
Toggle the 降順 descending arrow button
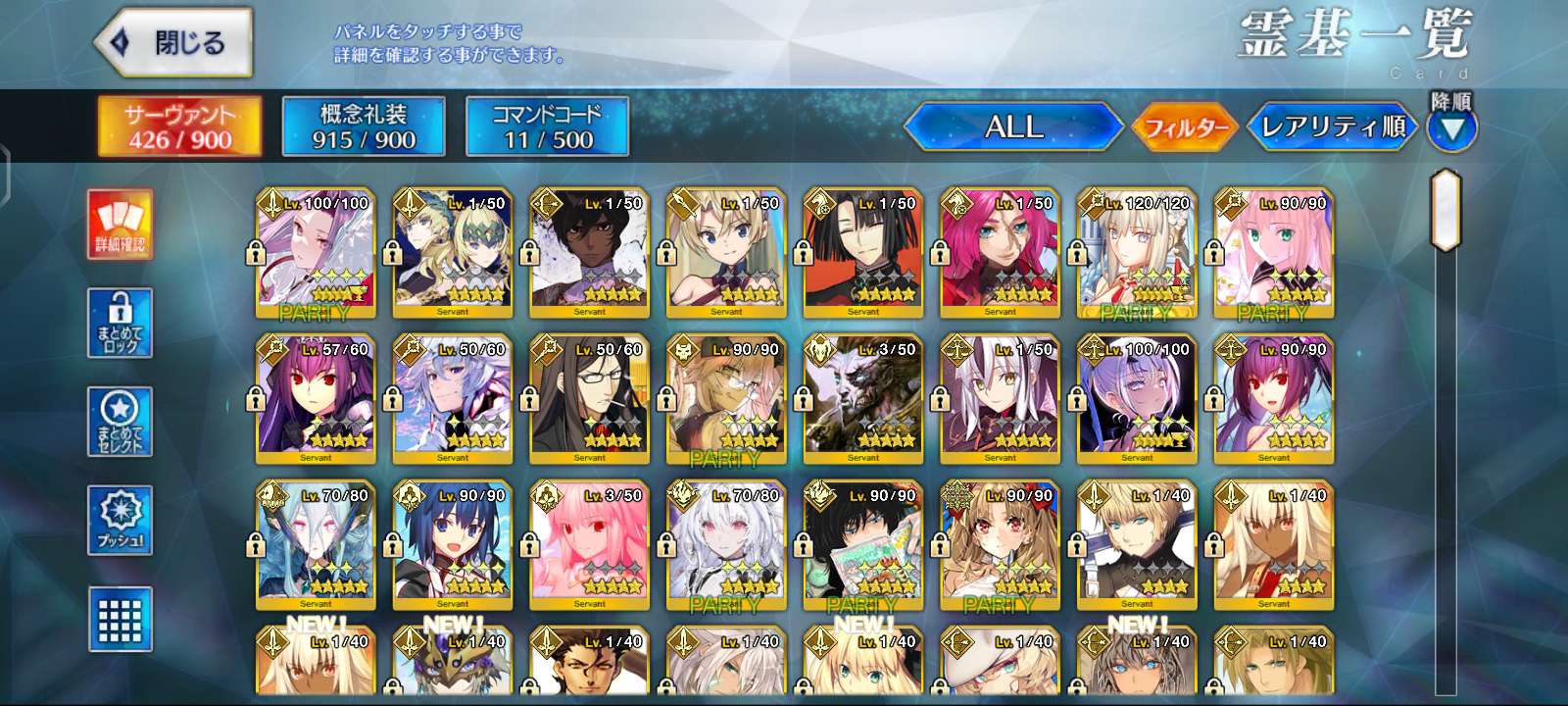click(1451, 128)
